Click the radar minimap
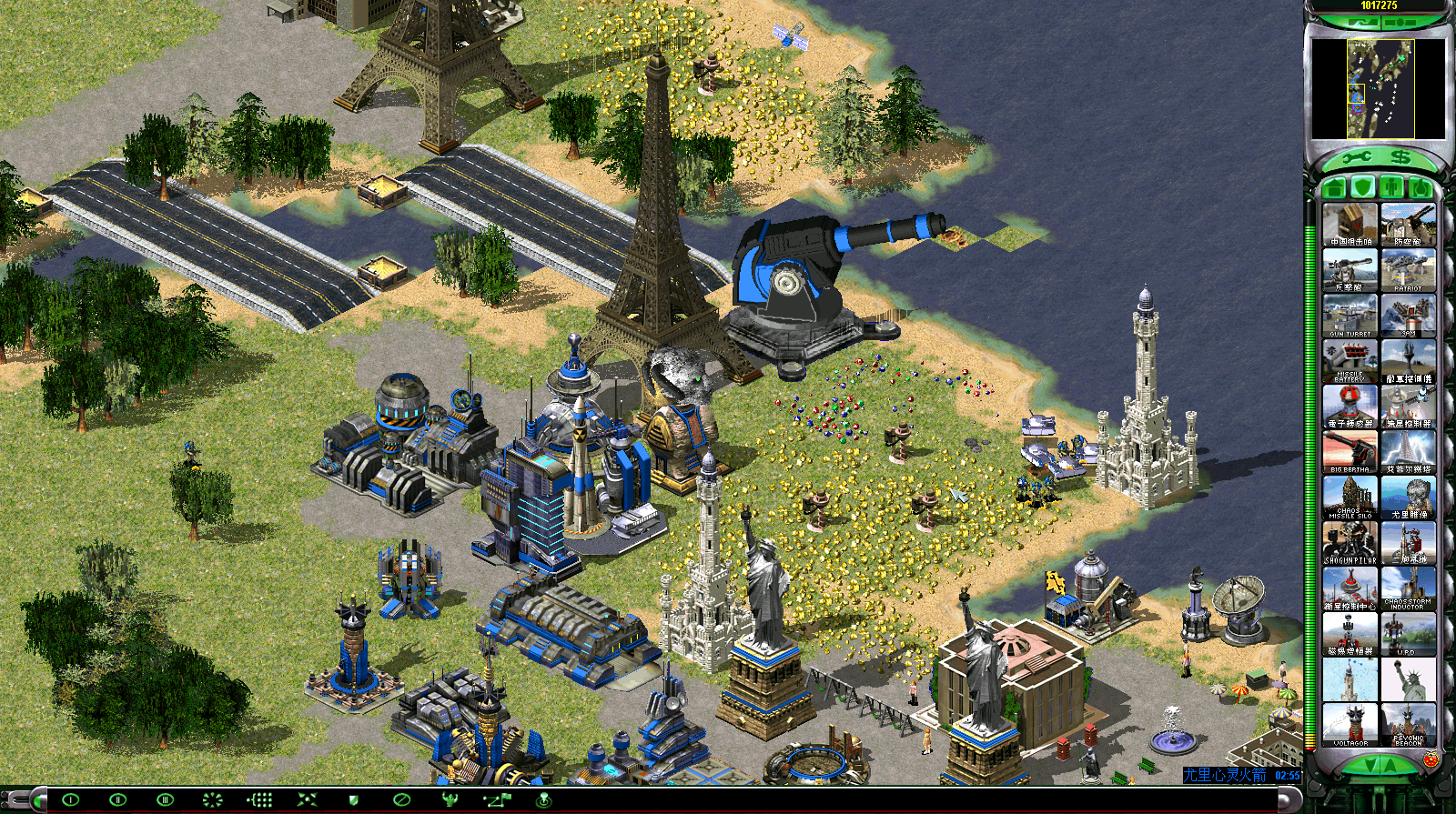1456x814 pixels. [x=1379, y=88]
